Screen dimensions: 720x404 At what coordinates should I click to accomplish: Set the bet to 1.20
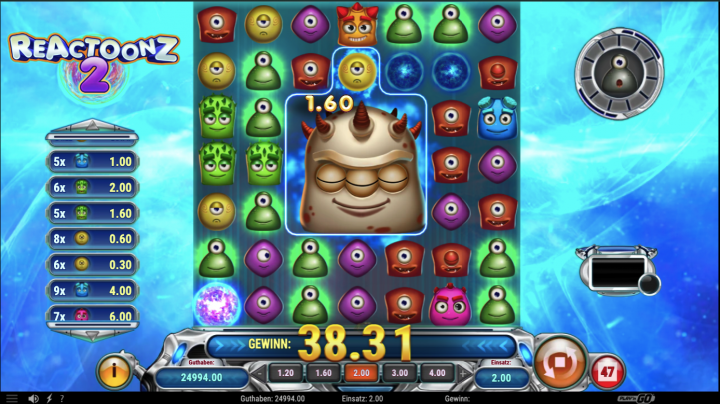point(286,375)
